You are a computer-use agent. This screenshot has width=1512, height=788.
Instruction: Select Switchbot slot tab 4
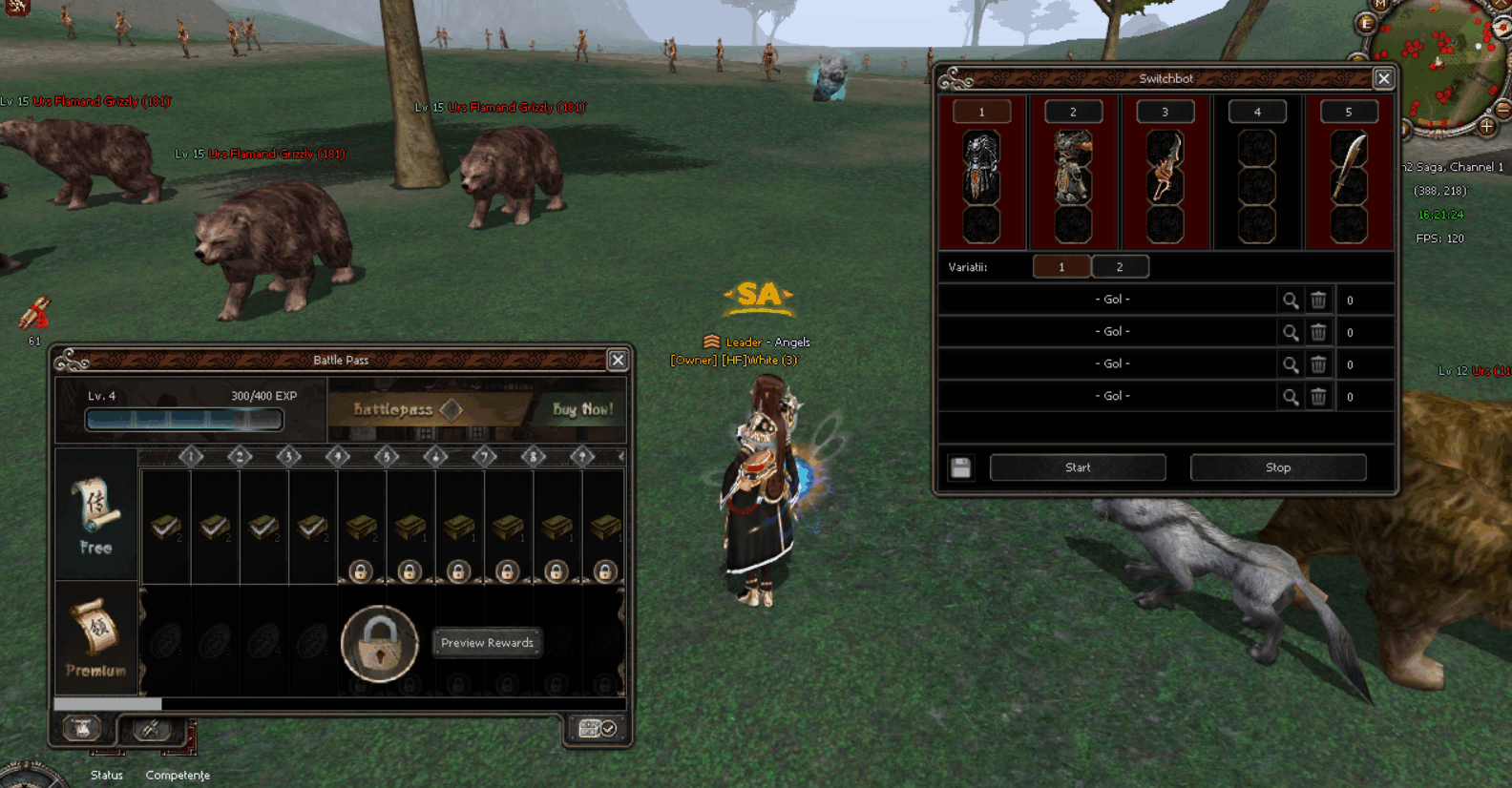[x=1256, y=113]
